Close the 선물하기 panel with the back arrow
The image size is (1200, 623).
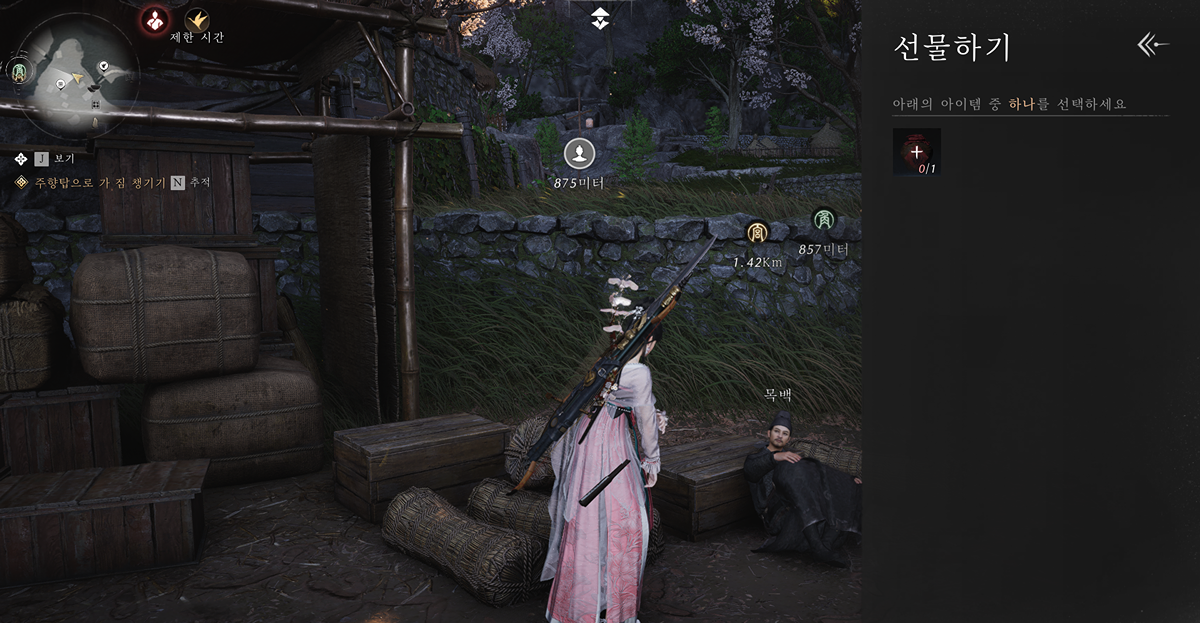tap(1153, 44)
